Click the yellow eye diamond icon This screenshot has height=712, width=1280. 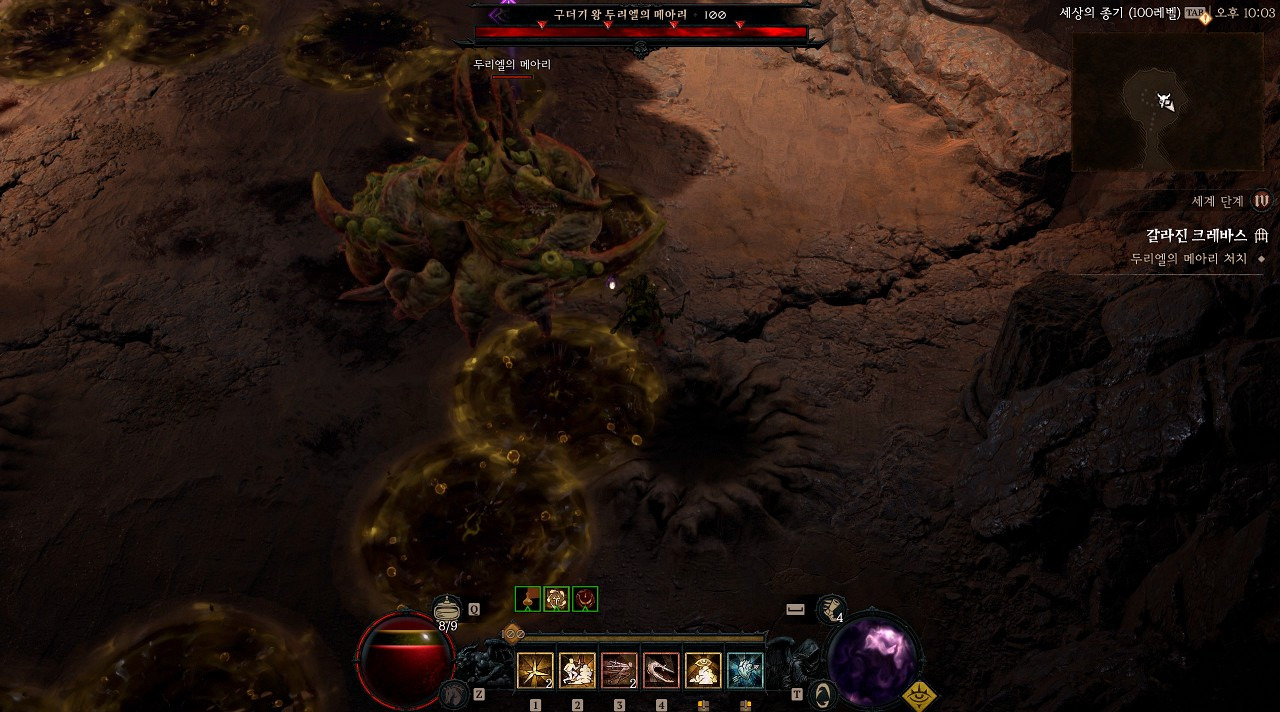(x=919, y=695)
